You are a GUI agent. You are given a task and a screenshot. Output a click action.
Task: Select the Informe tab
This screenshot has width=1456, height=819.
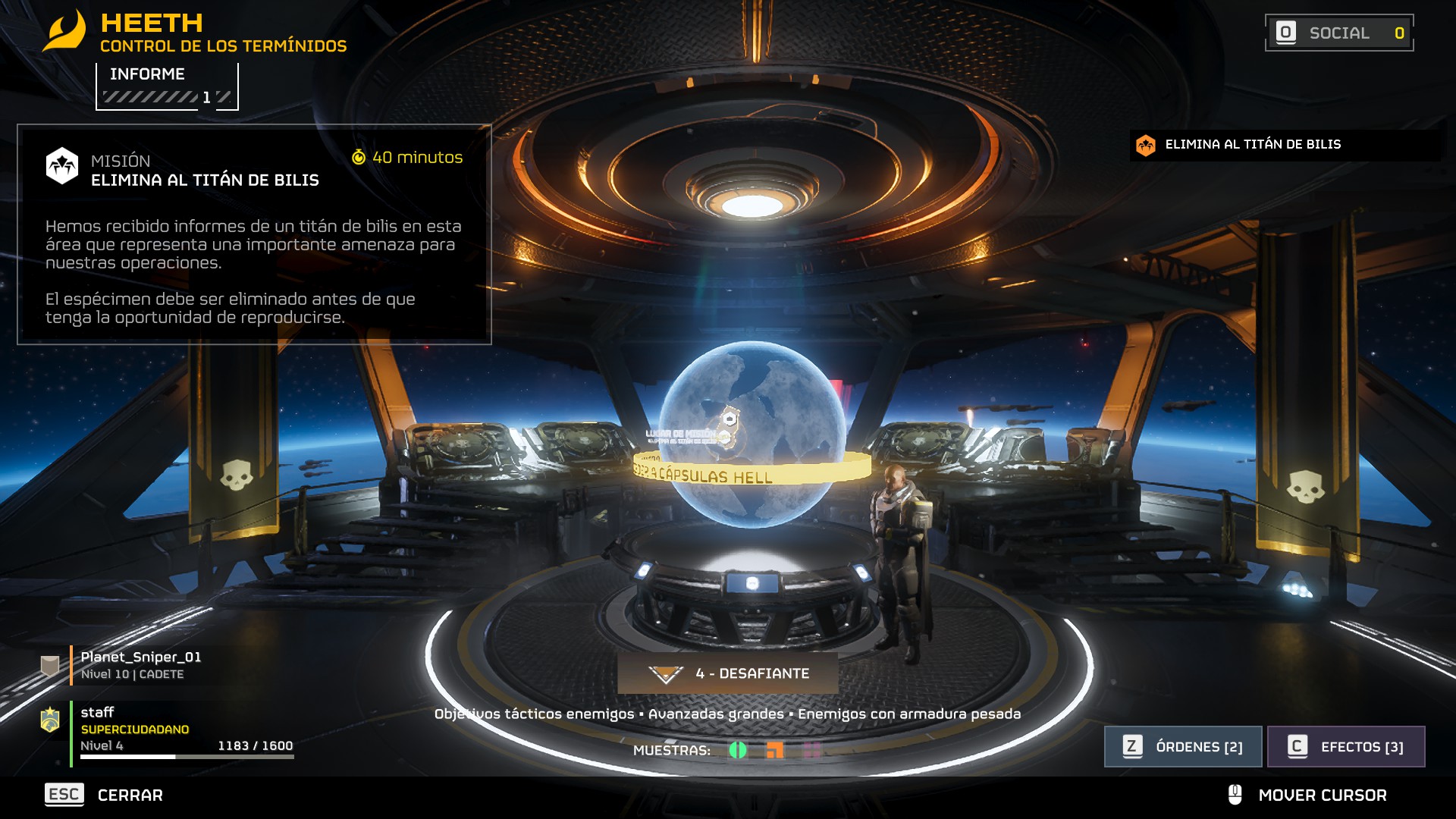pyautogui.click(x=167, y=86)
